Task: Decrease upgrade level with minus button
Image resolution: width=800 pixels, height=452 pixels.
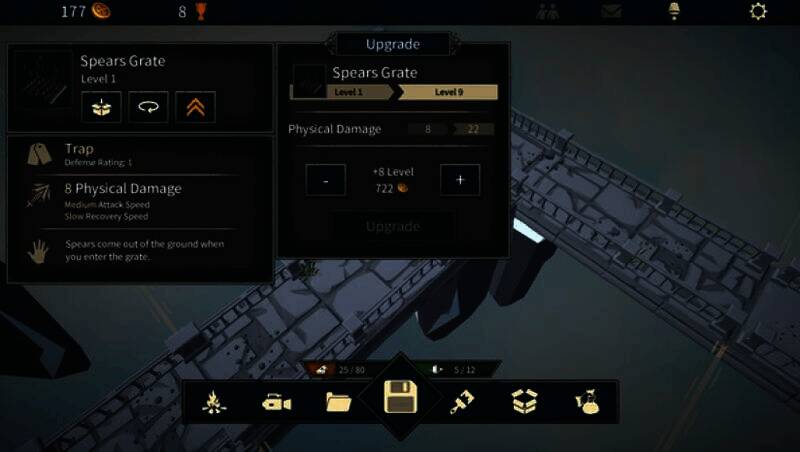Action: coord(326,180)
